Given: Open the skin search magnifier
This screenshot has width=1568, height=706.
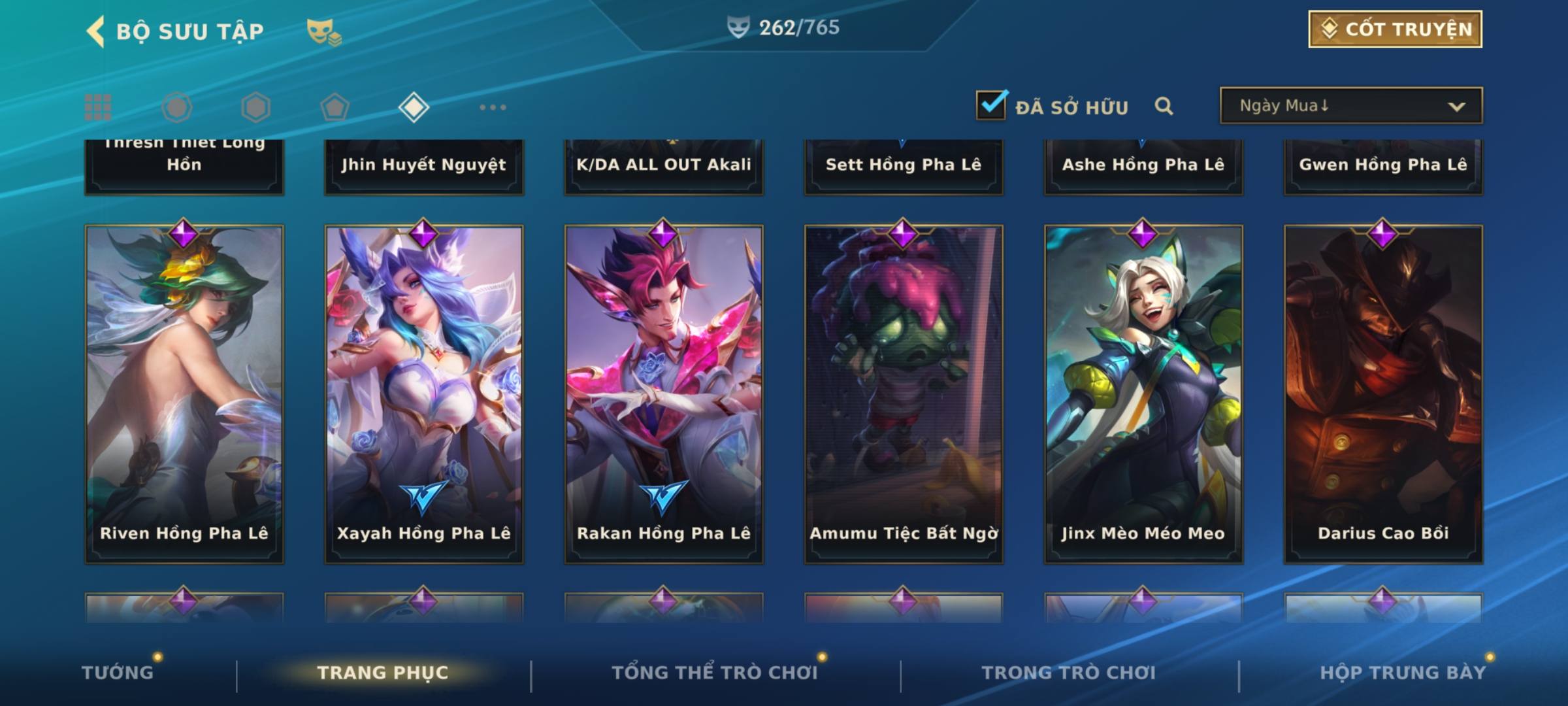Looking at the screenshot, I should [x=1164, y=107].
